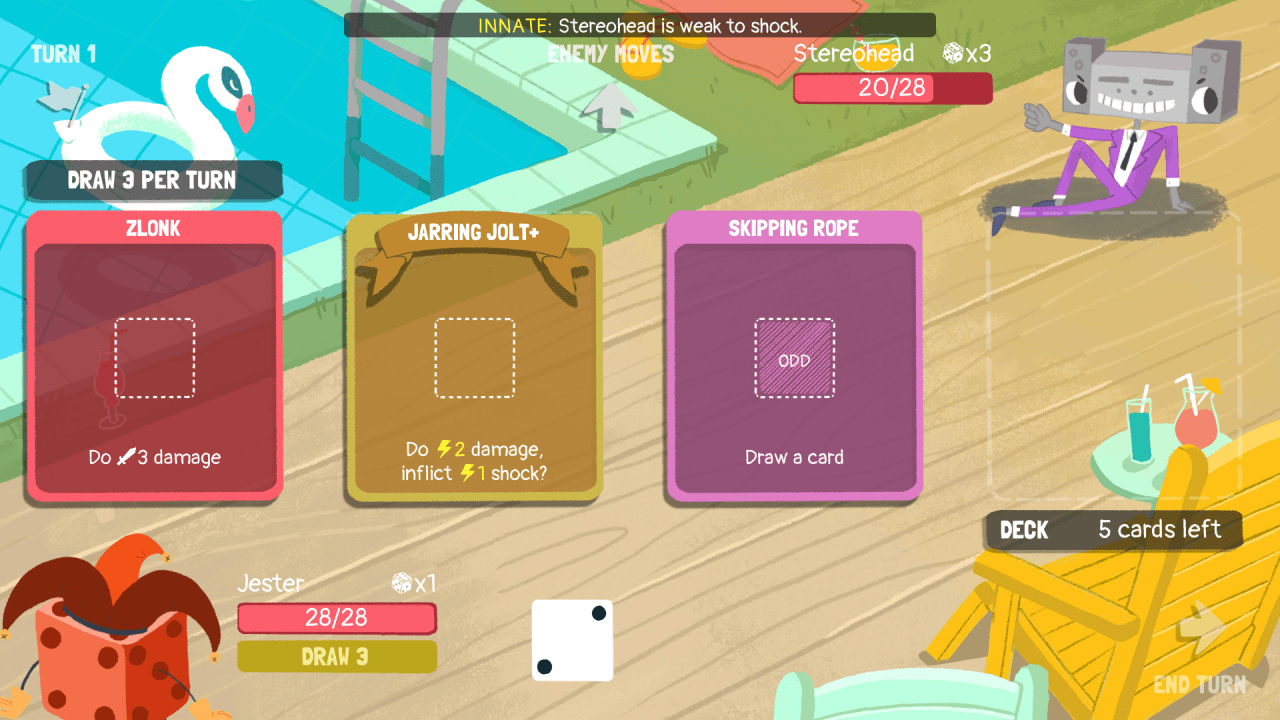1280x720 pixels.
Task: Click the sword icon on the Zlonk card
Action: (x=125, y=457)
